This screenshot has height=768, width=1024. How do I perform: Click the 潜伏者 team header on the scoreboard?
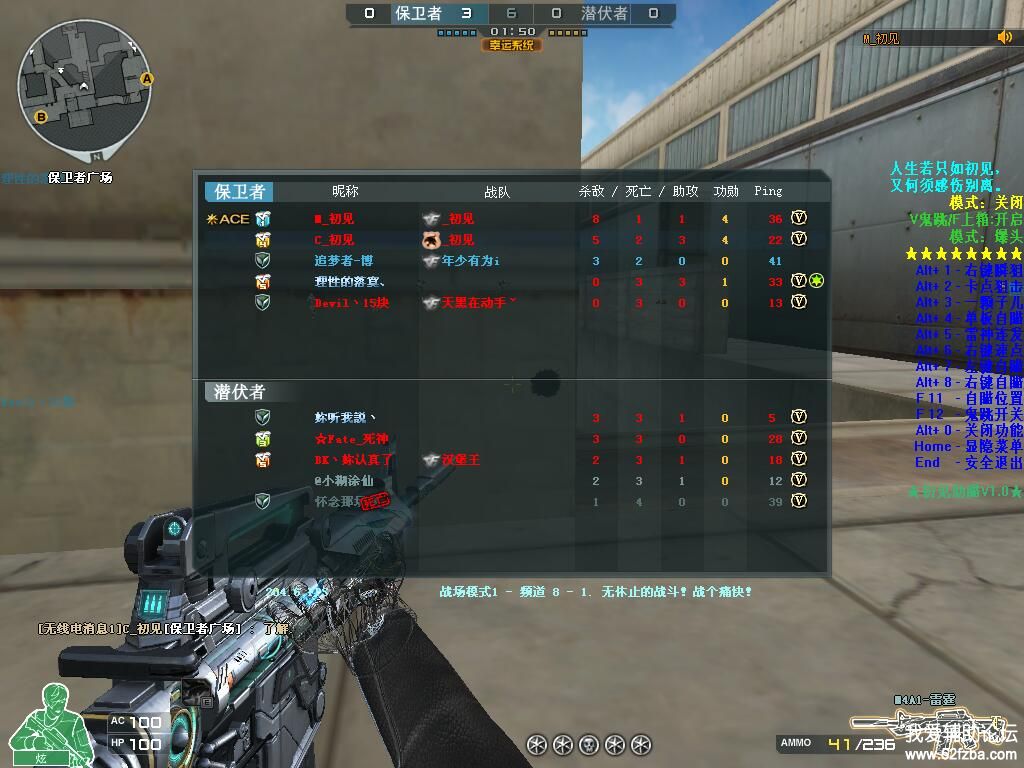click(x=239, y=392)
